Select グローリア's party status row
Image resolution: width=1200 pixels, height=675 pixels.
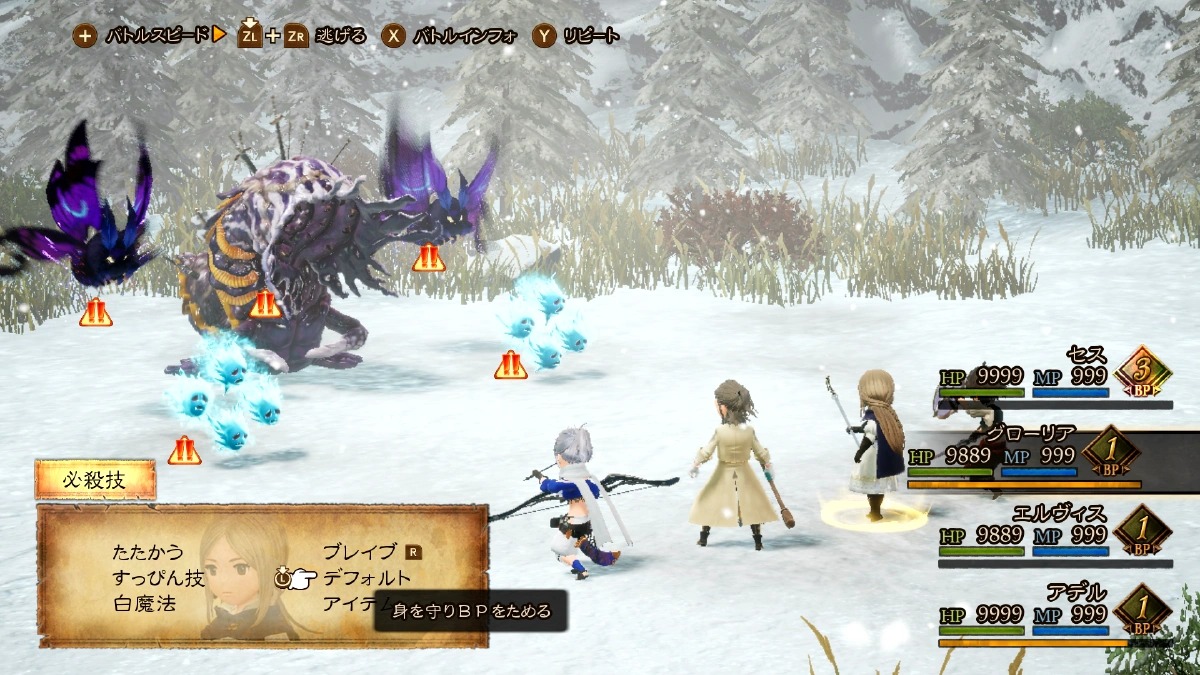tap(1040, 457)
